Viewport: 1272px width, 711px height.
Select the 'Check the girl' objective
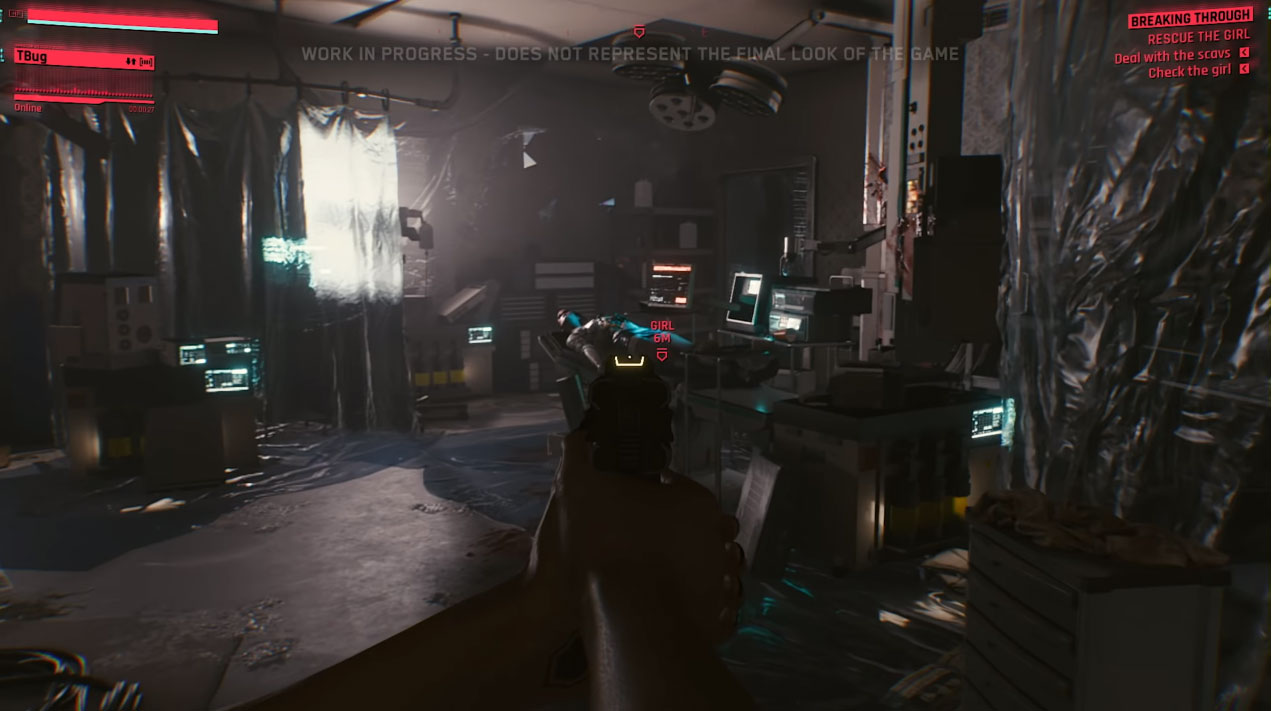pyautogui.click(x=1188, y=72)
